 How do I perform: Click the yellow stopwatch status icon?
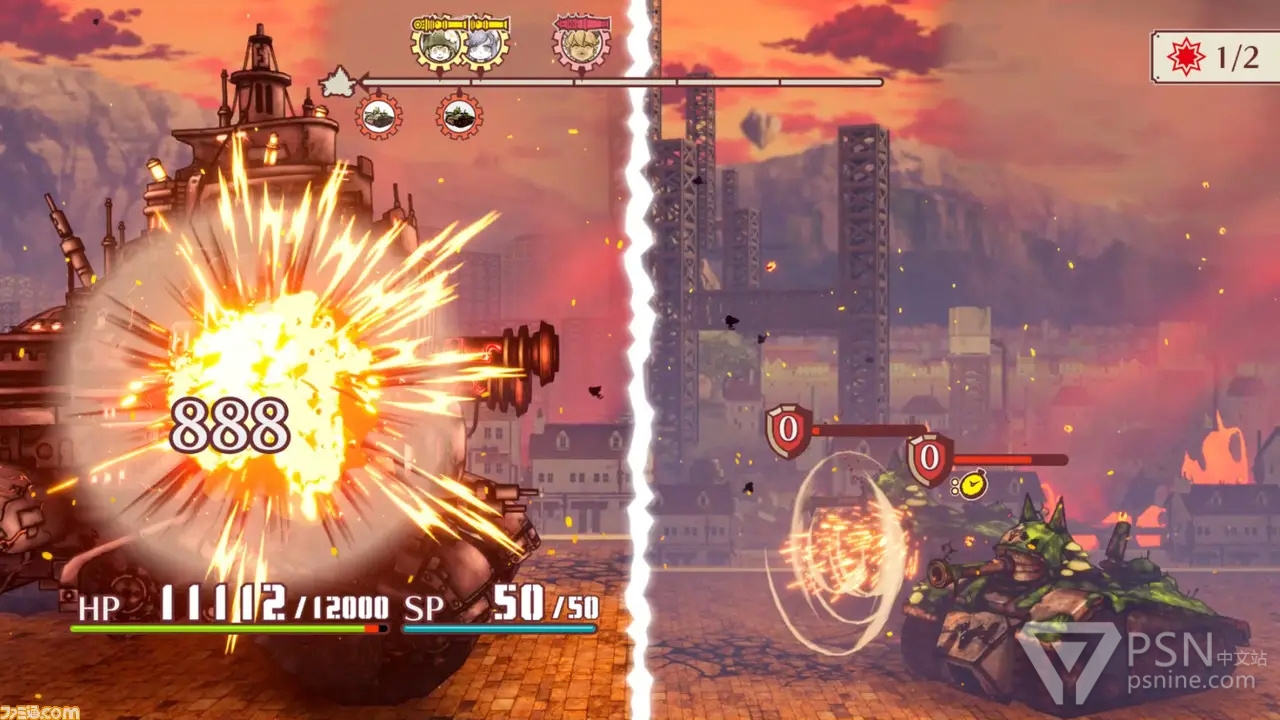click(970, 485)
